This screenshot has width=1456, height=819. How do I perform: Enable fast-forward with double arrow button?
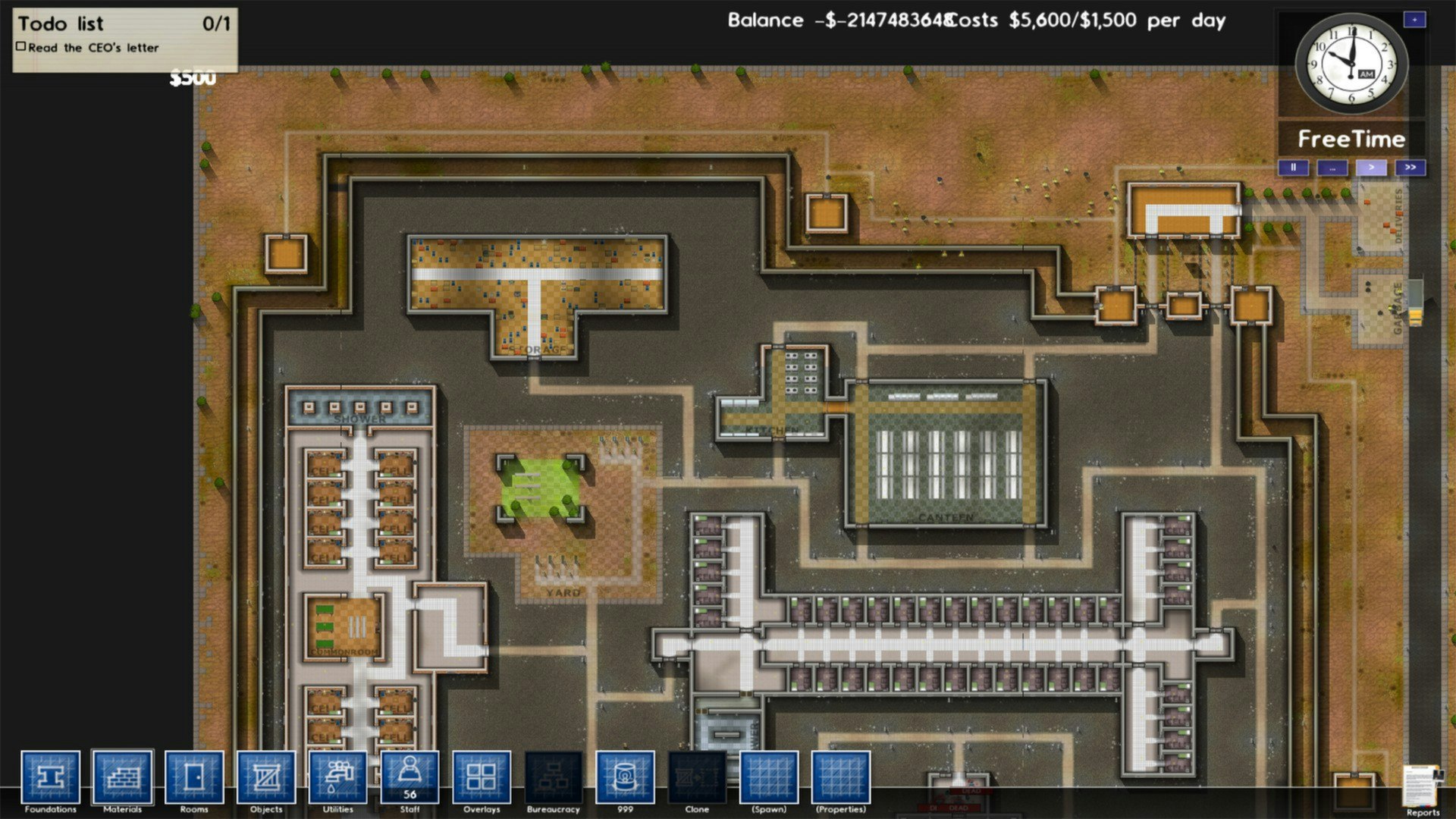coord(1410,167)
